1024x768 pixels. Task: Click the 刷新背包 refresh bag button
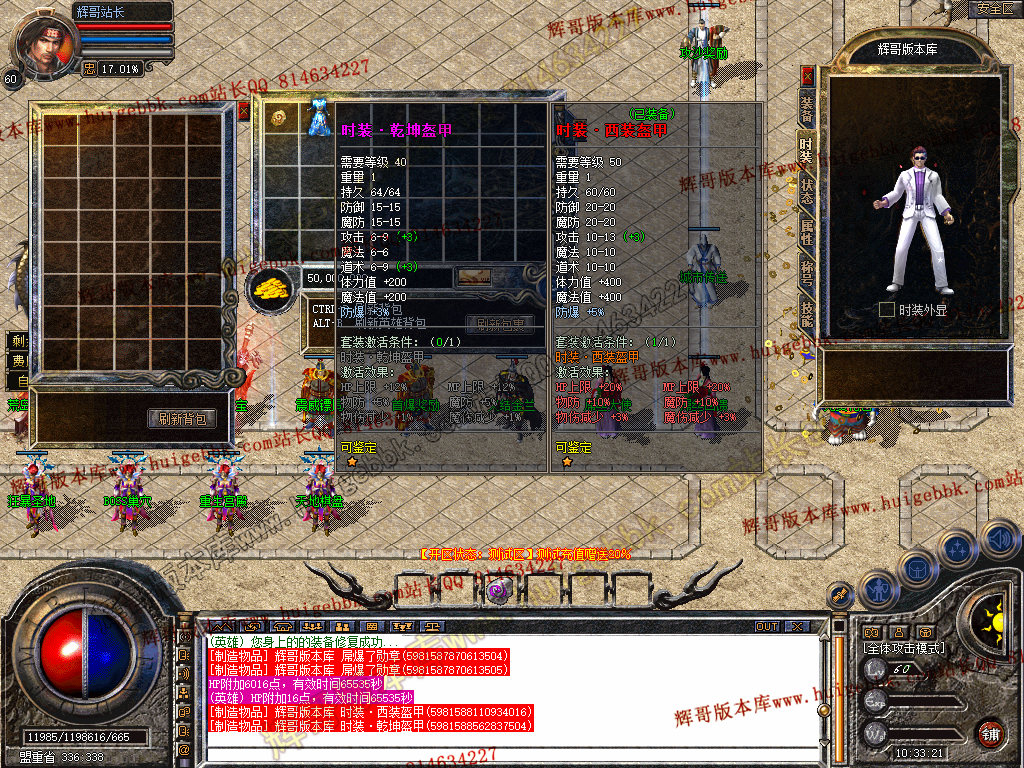click(x=182, y=419)
